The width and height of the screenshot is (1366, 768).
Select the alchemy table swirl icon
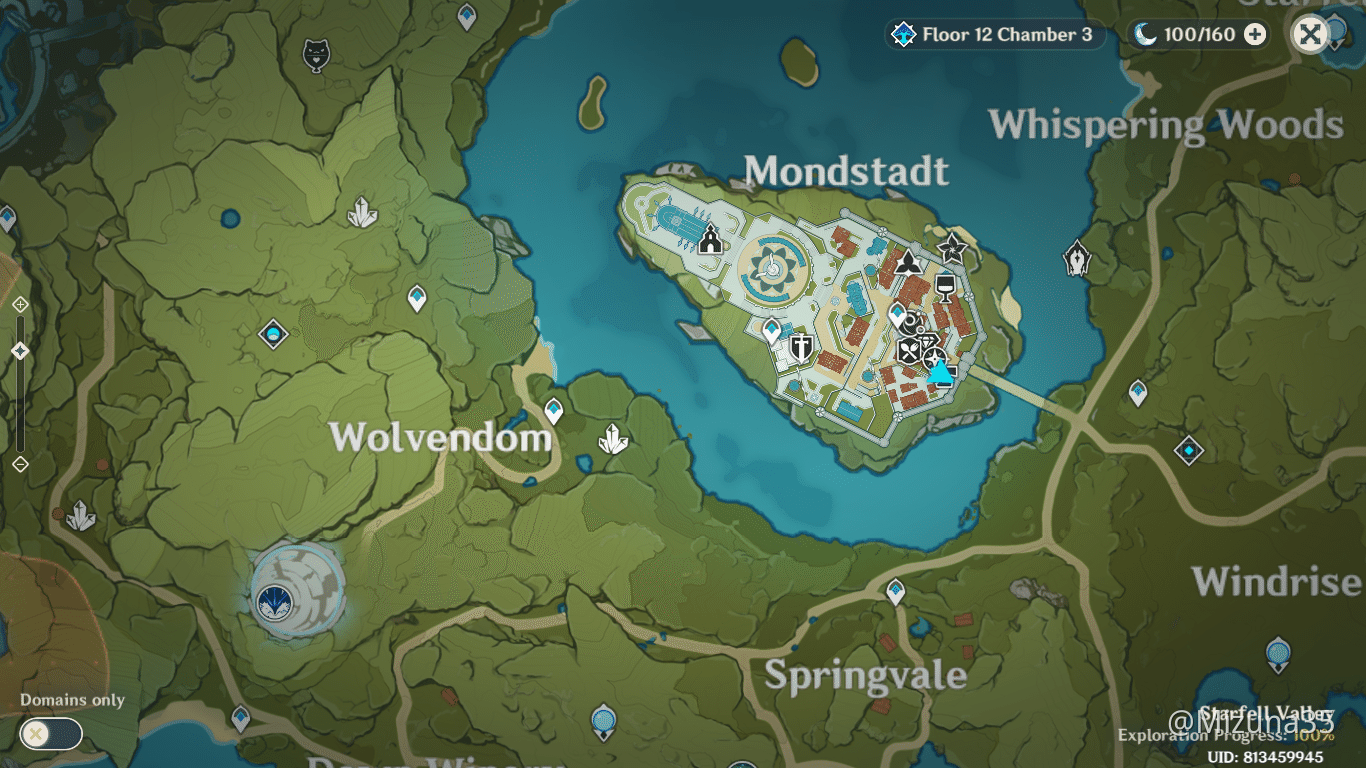click(909, 323)
